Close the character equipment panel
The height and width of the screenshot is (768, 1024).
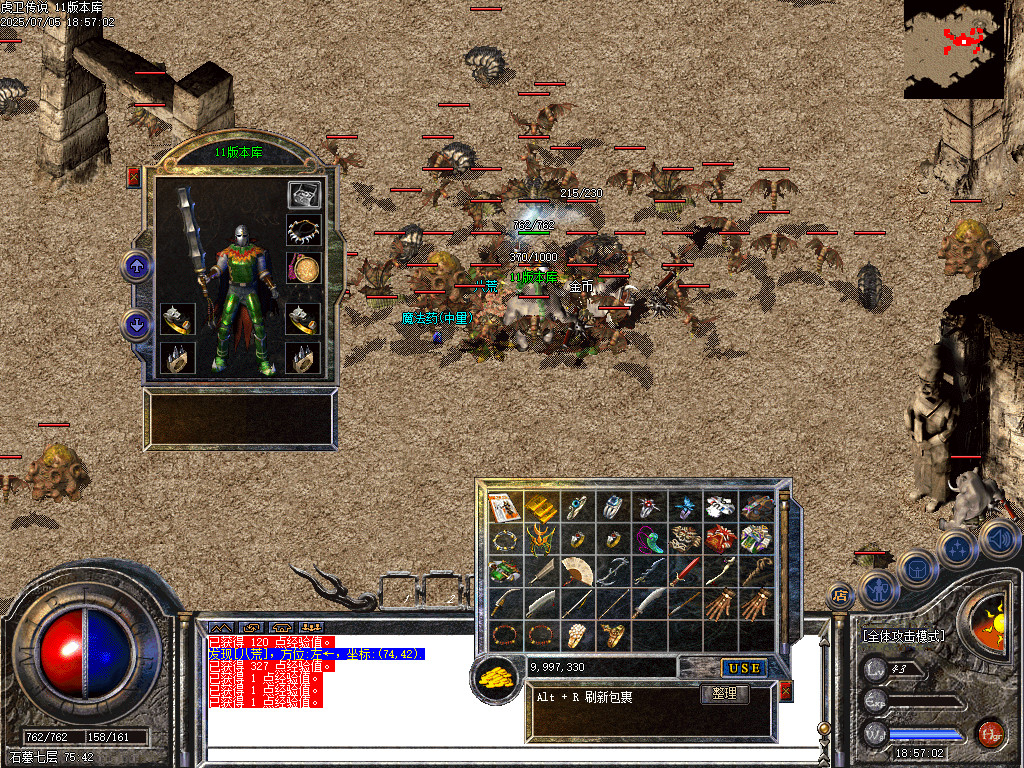[x=133, y=178]
